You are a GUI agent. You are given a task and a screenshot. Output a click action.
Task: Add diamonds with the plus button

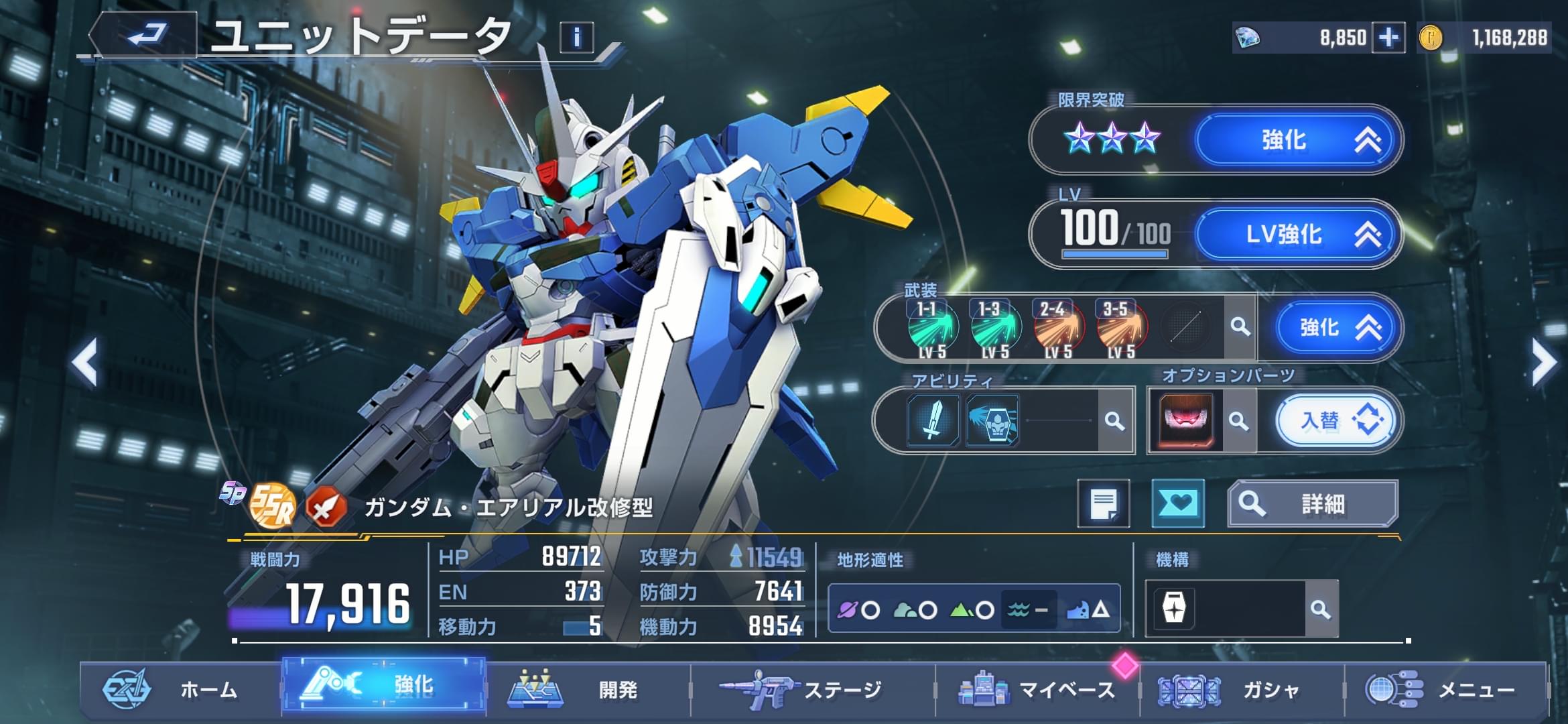click(x=1388, y=38)
